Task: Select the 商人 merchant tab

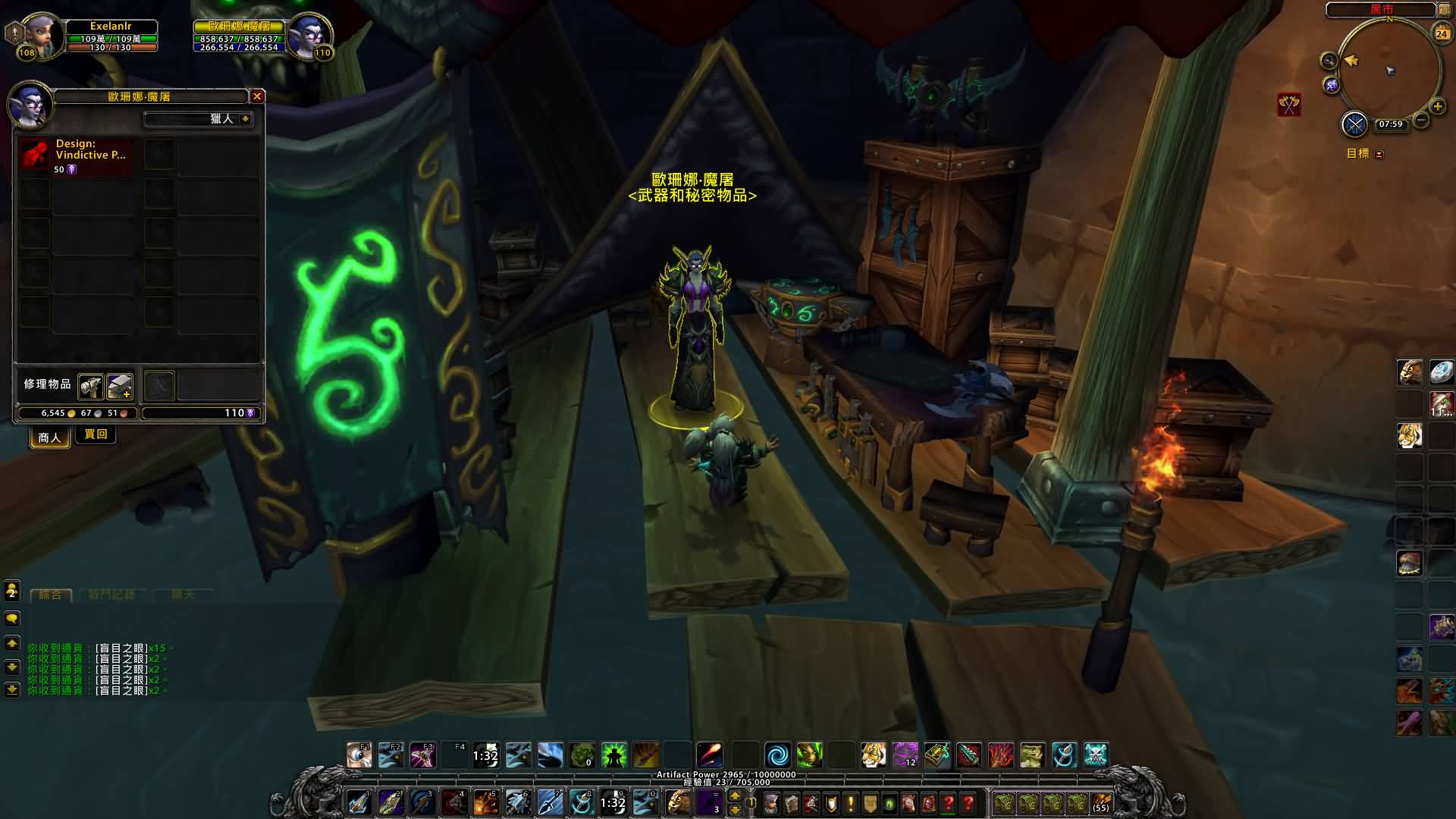Action: pyautogui.click(x=49, y=437)
